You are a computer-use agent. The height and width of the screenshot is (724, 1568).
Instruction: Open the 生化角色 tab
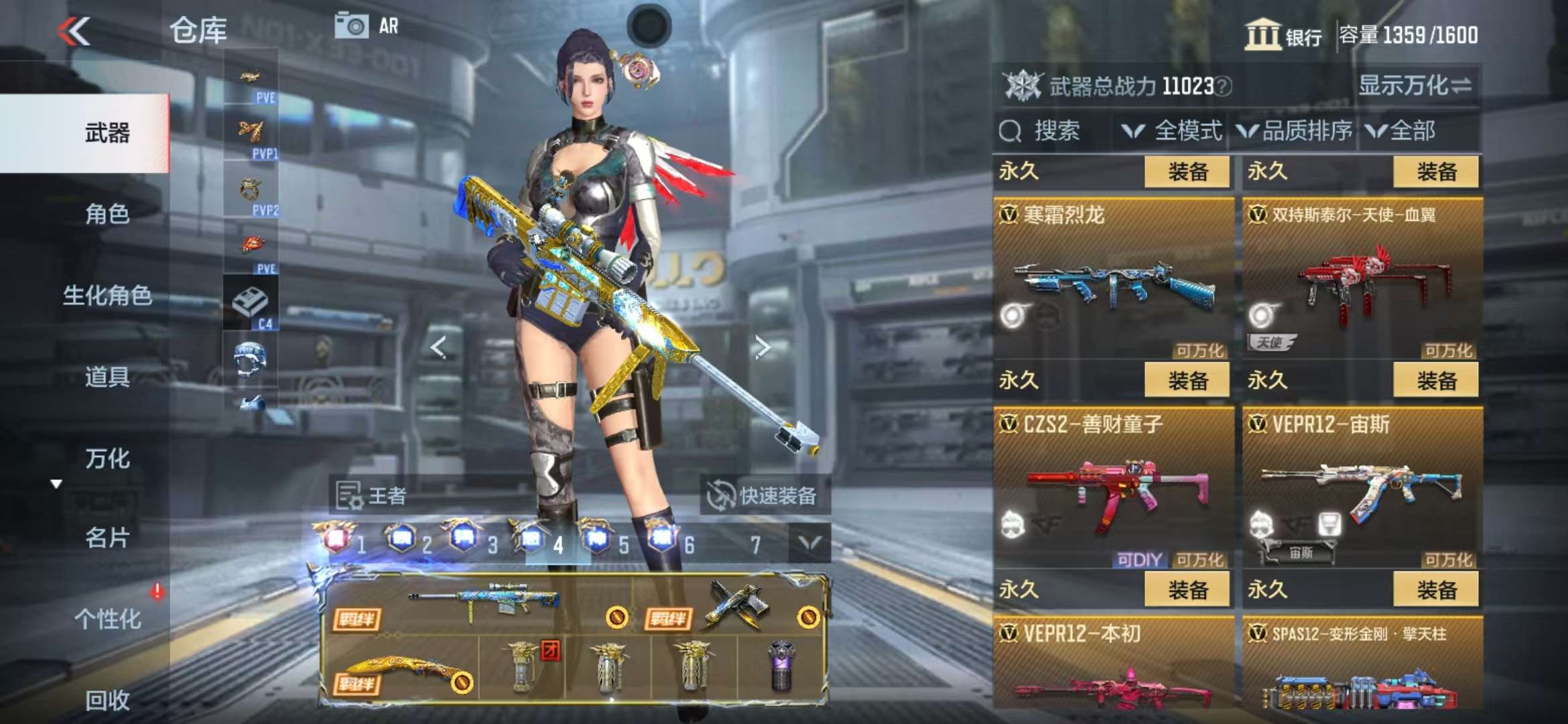107,295
